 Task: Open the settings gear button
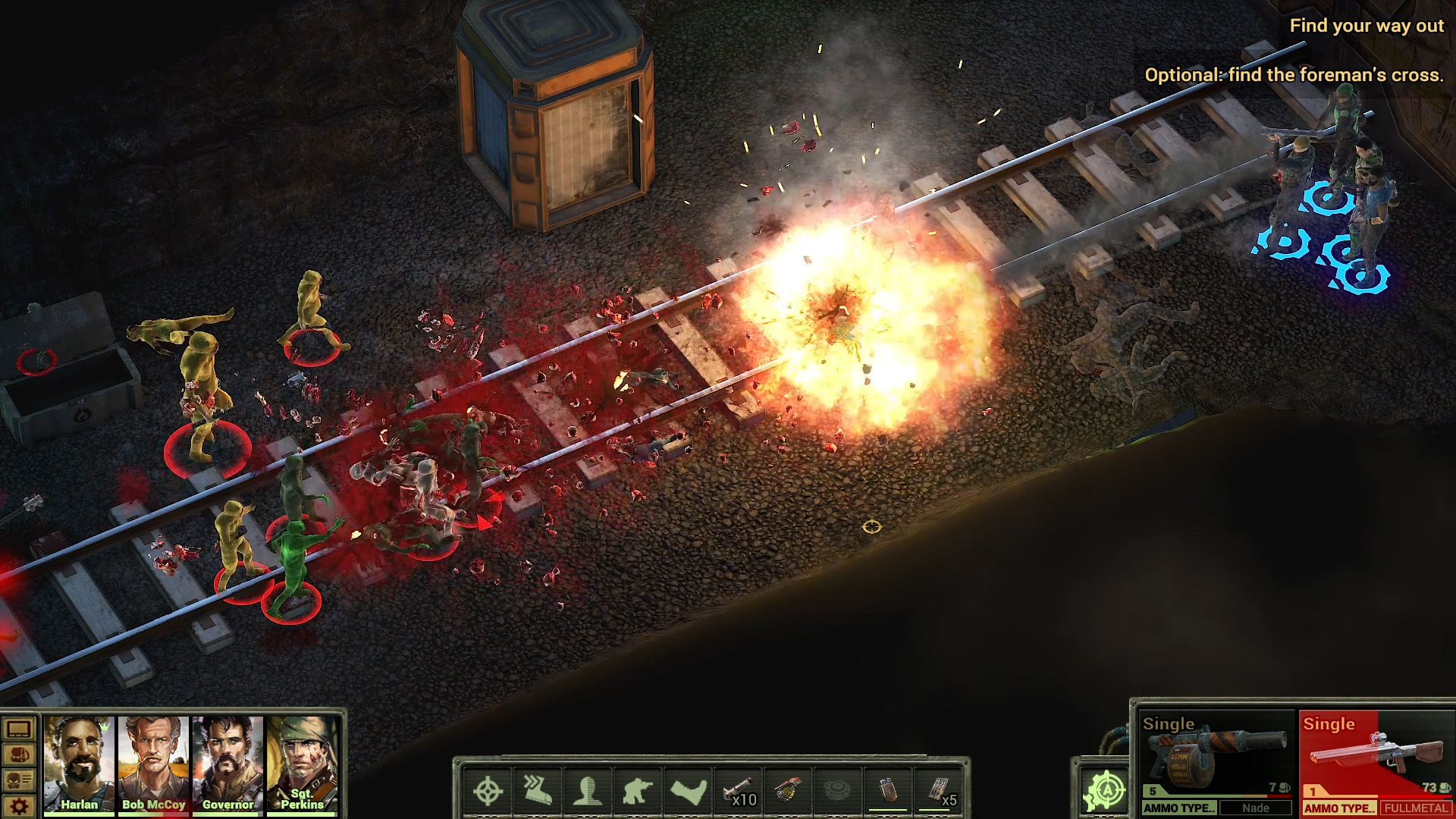19,806
